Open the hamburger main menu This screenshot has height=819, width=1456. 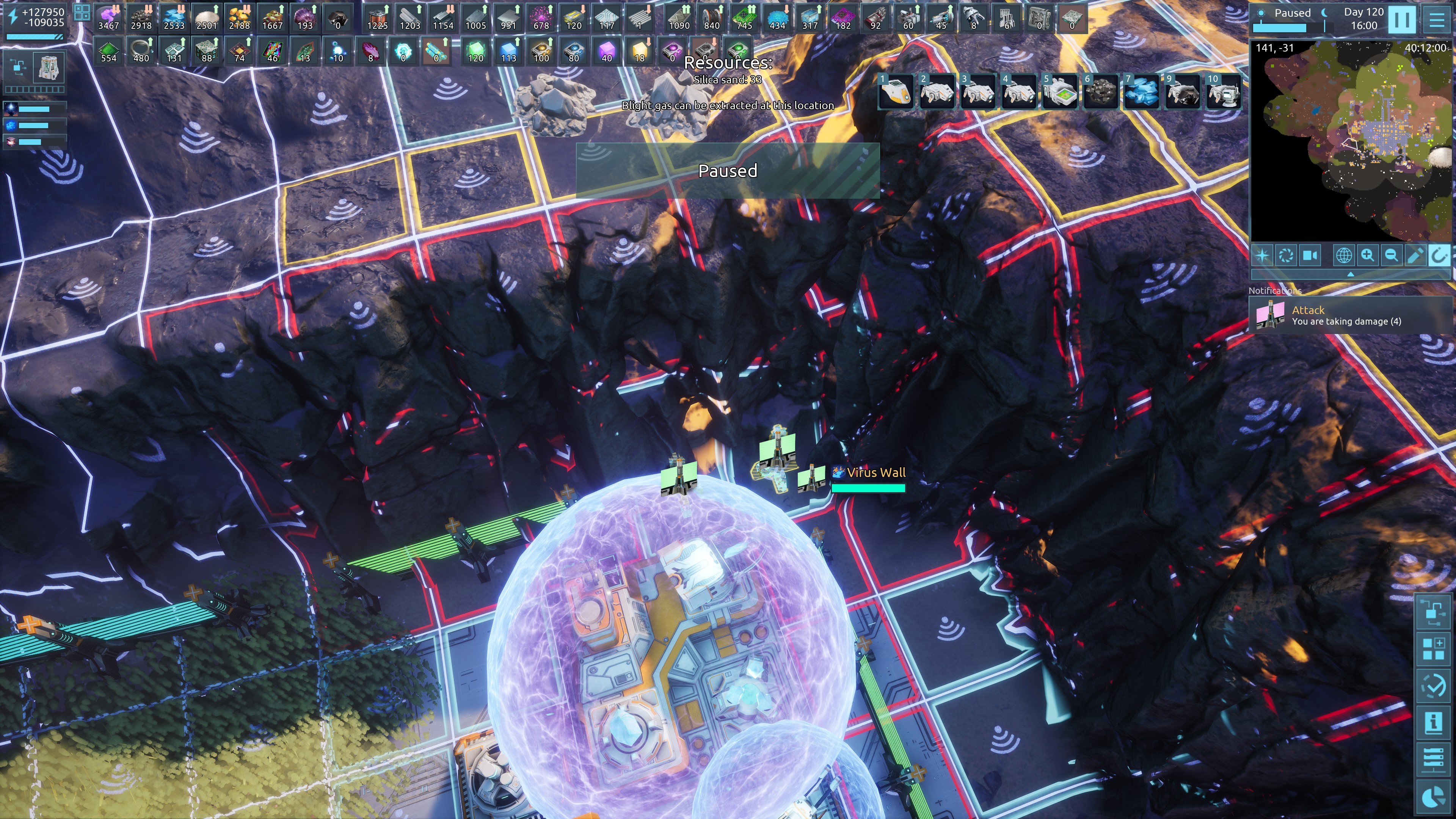tap(1436, 20)
